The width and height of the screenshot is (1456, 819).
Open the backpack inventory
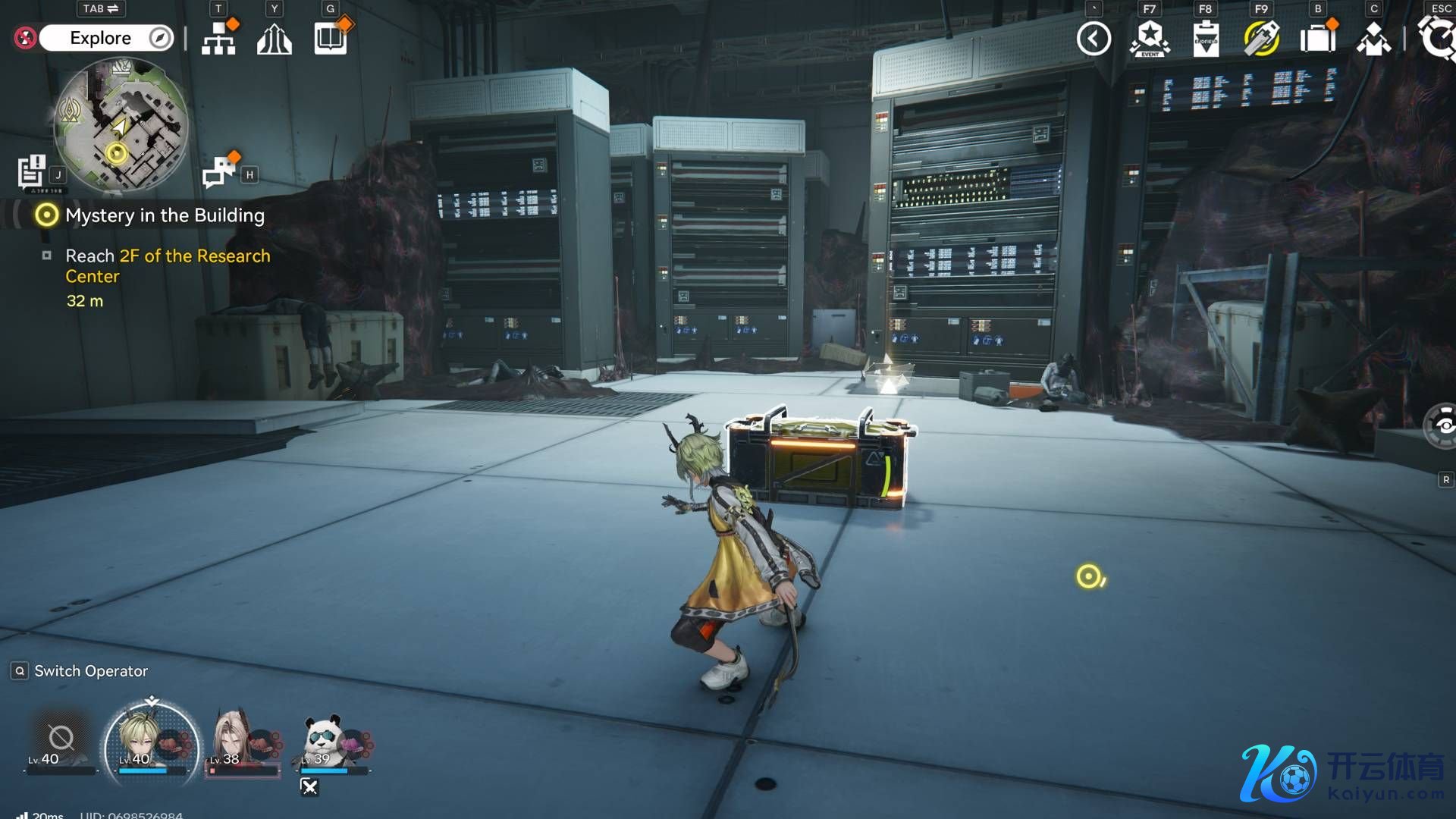point(1317,39)
